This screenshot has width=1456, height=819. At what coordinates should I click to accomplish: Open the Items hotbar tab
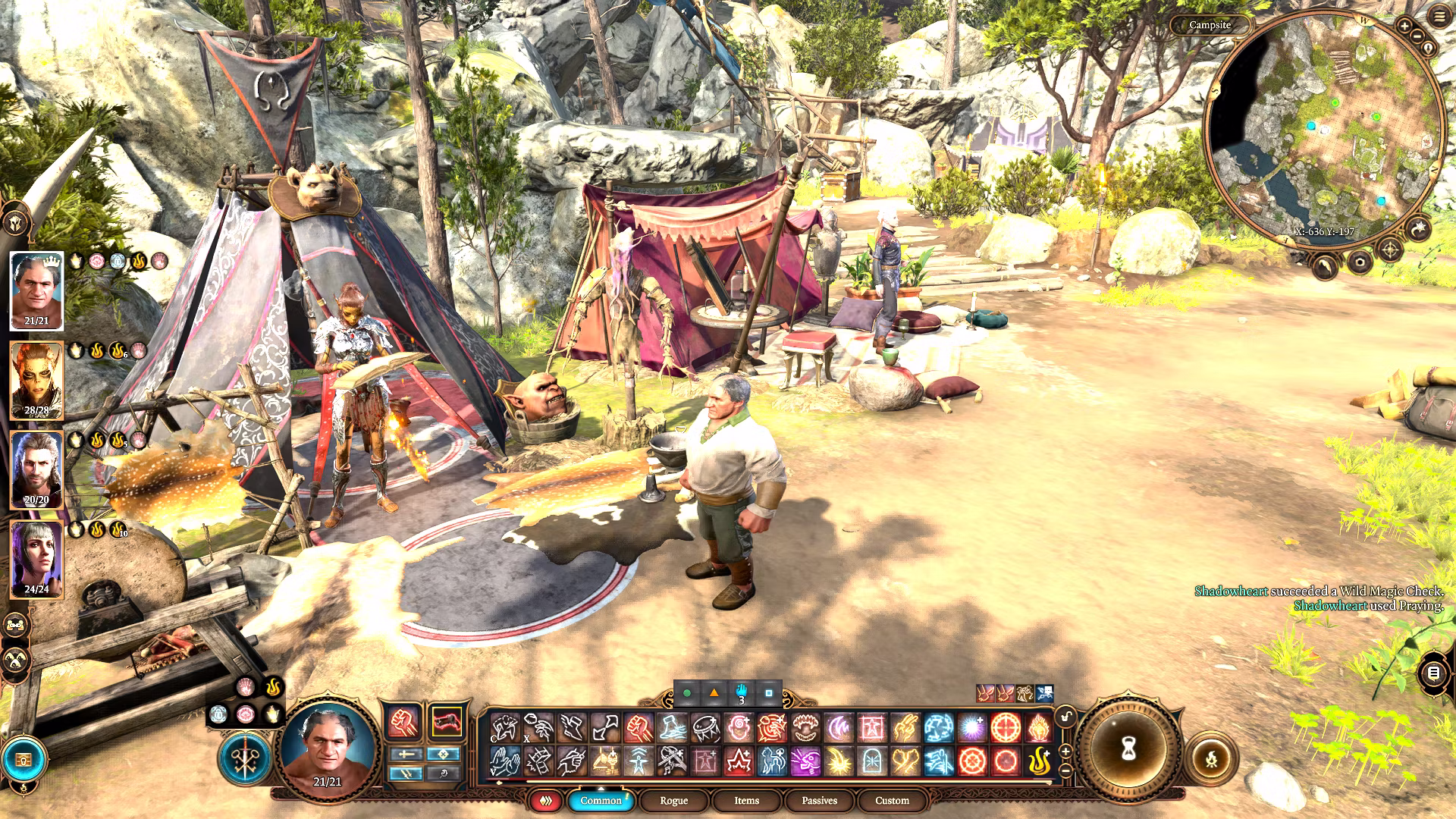(x=746, y=800)
